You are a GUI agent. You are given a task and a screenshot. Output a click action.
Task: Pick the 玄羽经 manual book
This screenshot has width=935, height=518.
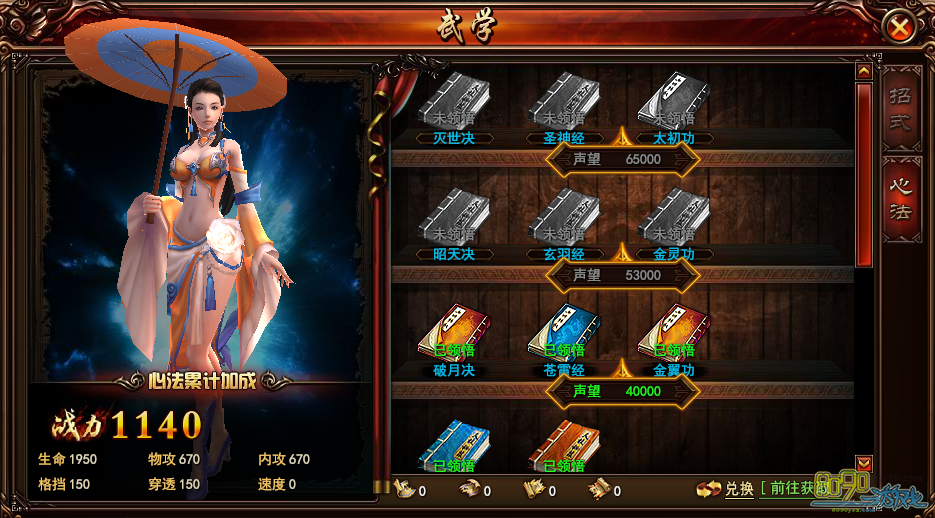click(564, 216)
